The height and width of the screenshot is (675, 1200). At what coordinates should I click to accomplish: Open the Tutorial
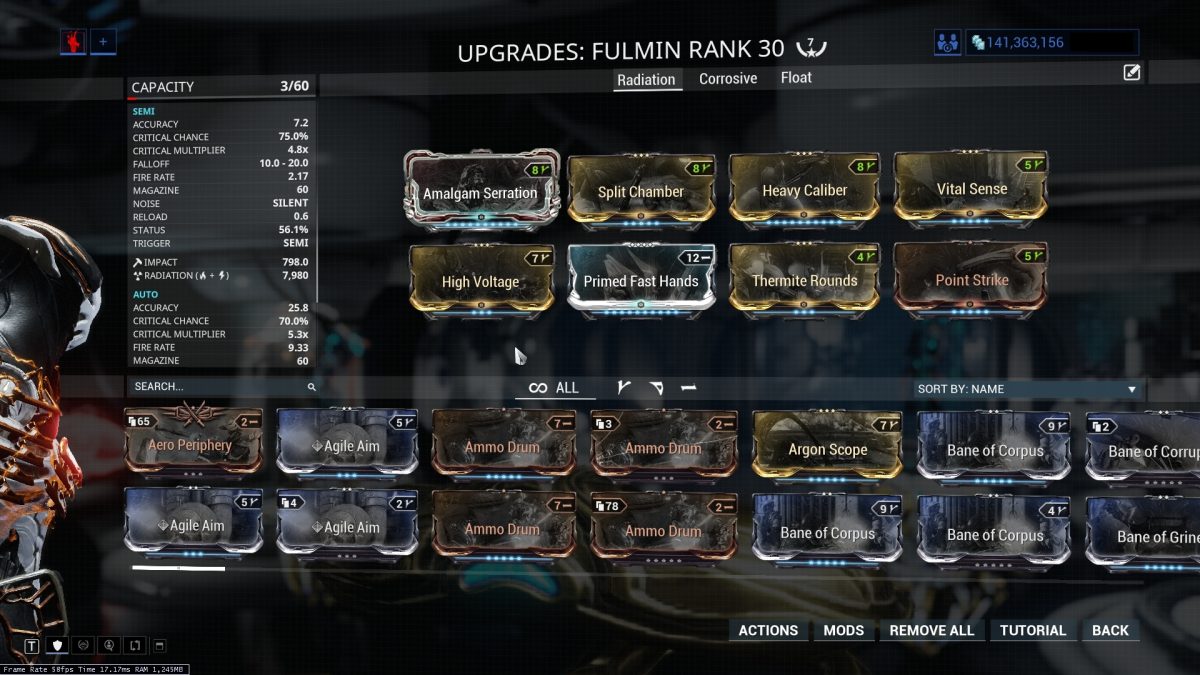(x=1033, y=630)
